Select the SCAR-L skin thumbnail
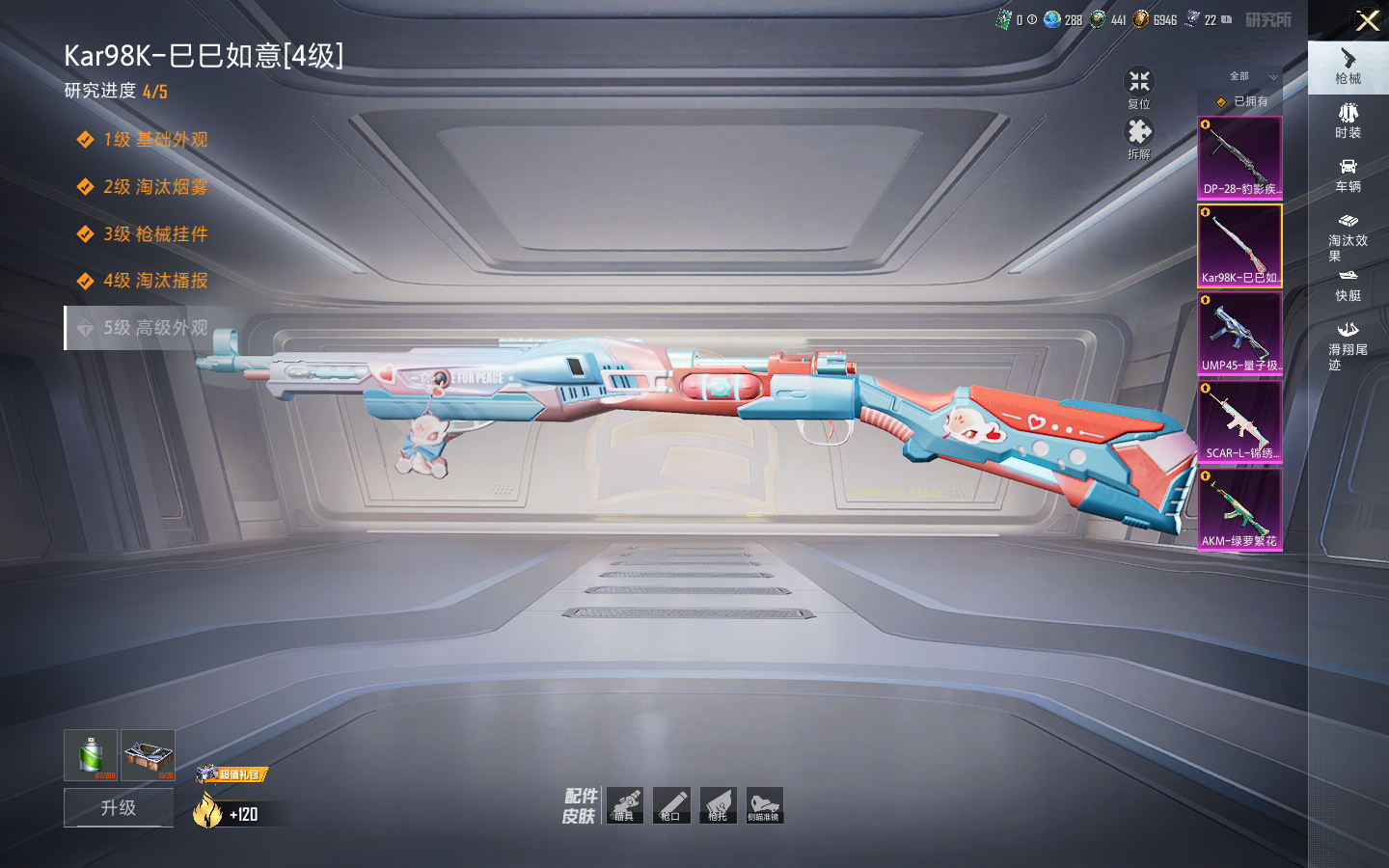1389x868 pixels. (1239, 421)
